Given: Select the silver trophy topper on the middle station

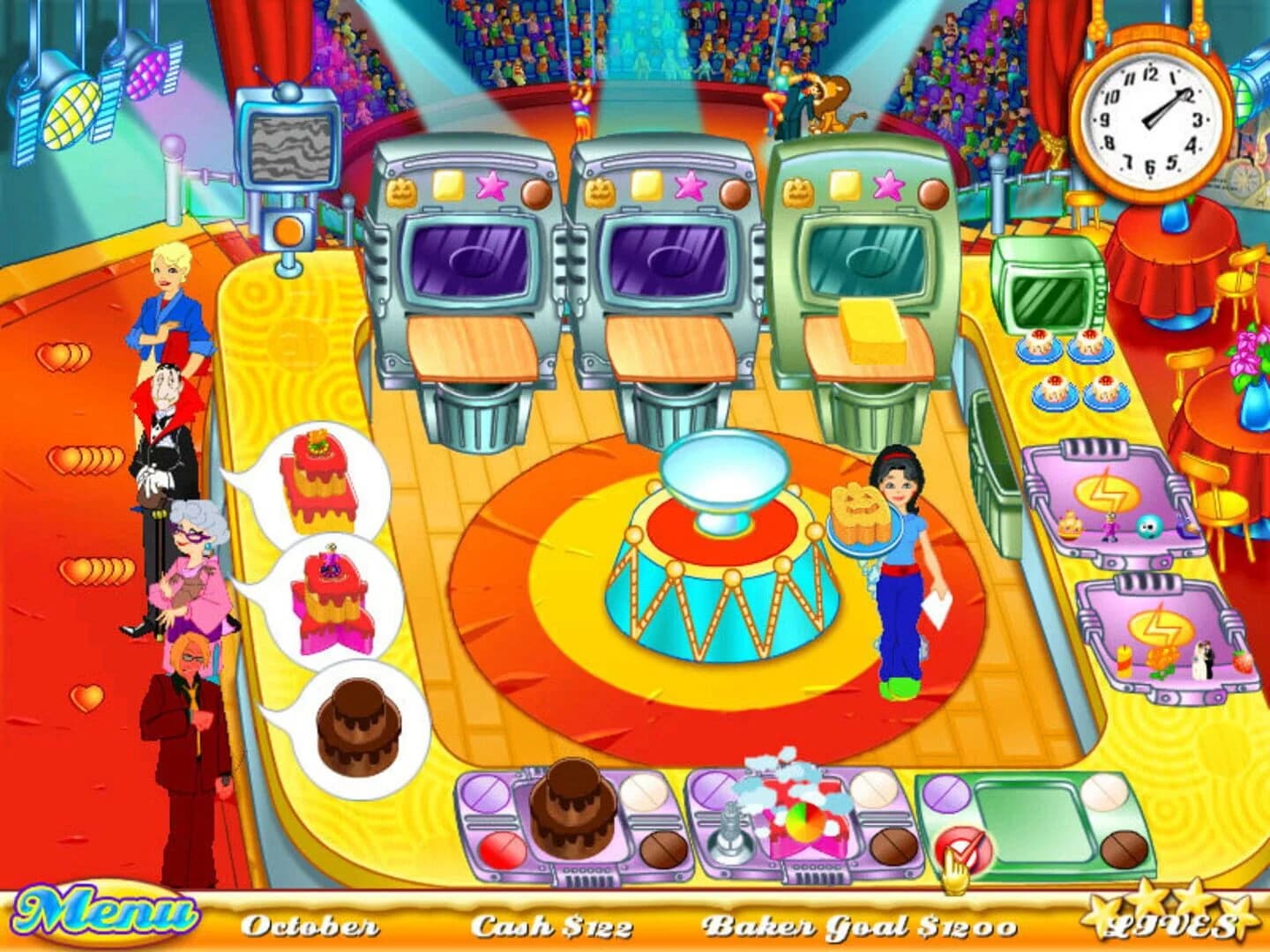Looking at the screenshot, I should [733, 827].
